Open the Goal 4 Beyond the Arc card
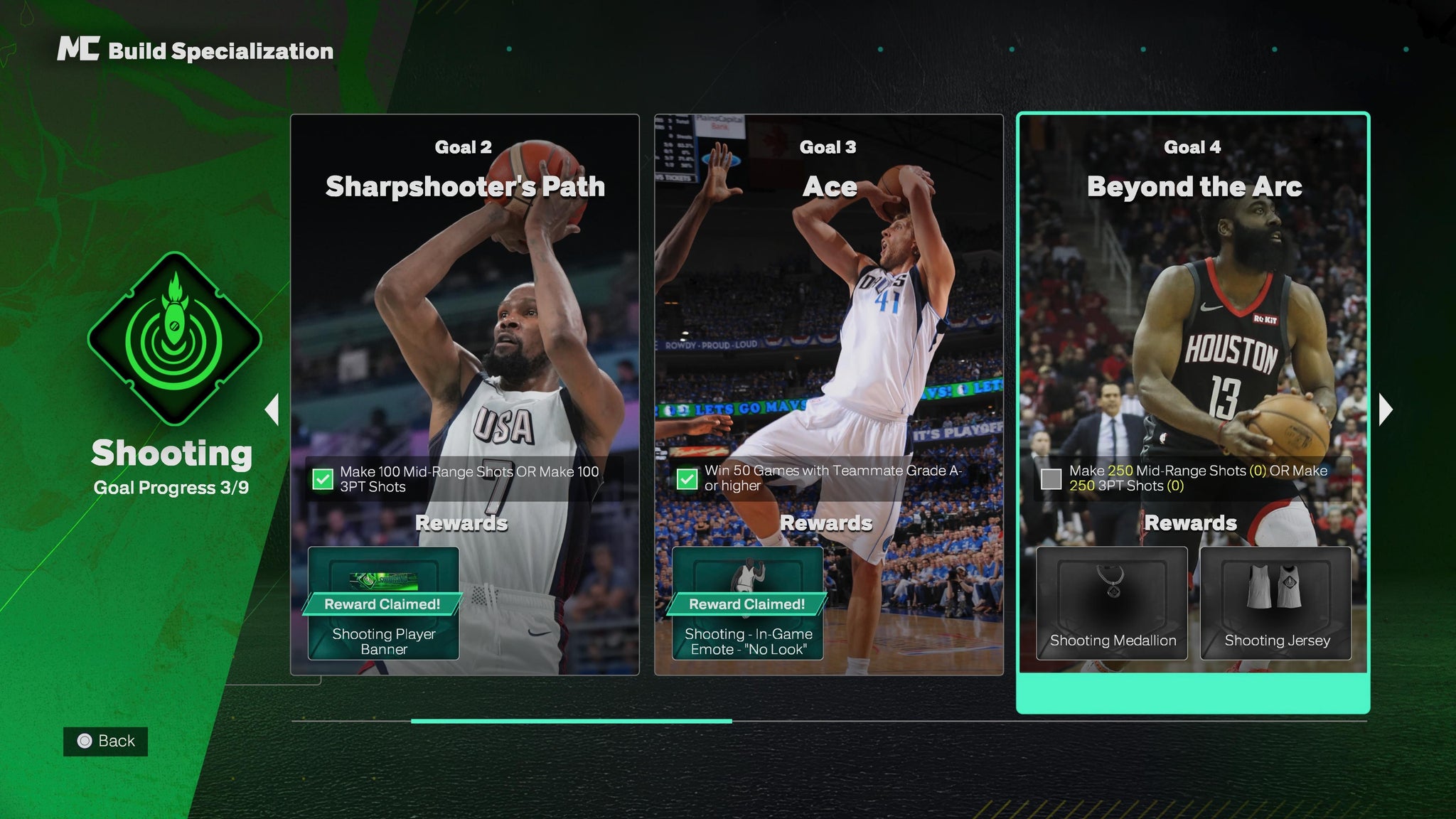The image size is (1456, 819). 1193,320
